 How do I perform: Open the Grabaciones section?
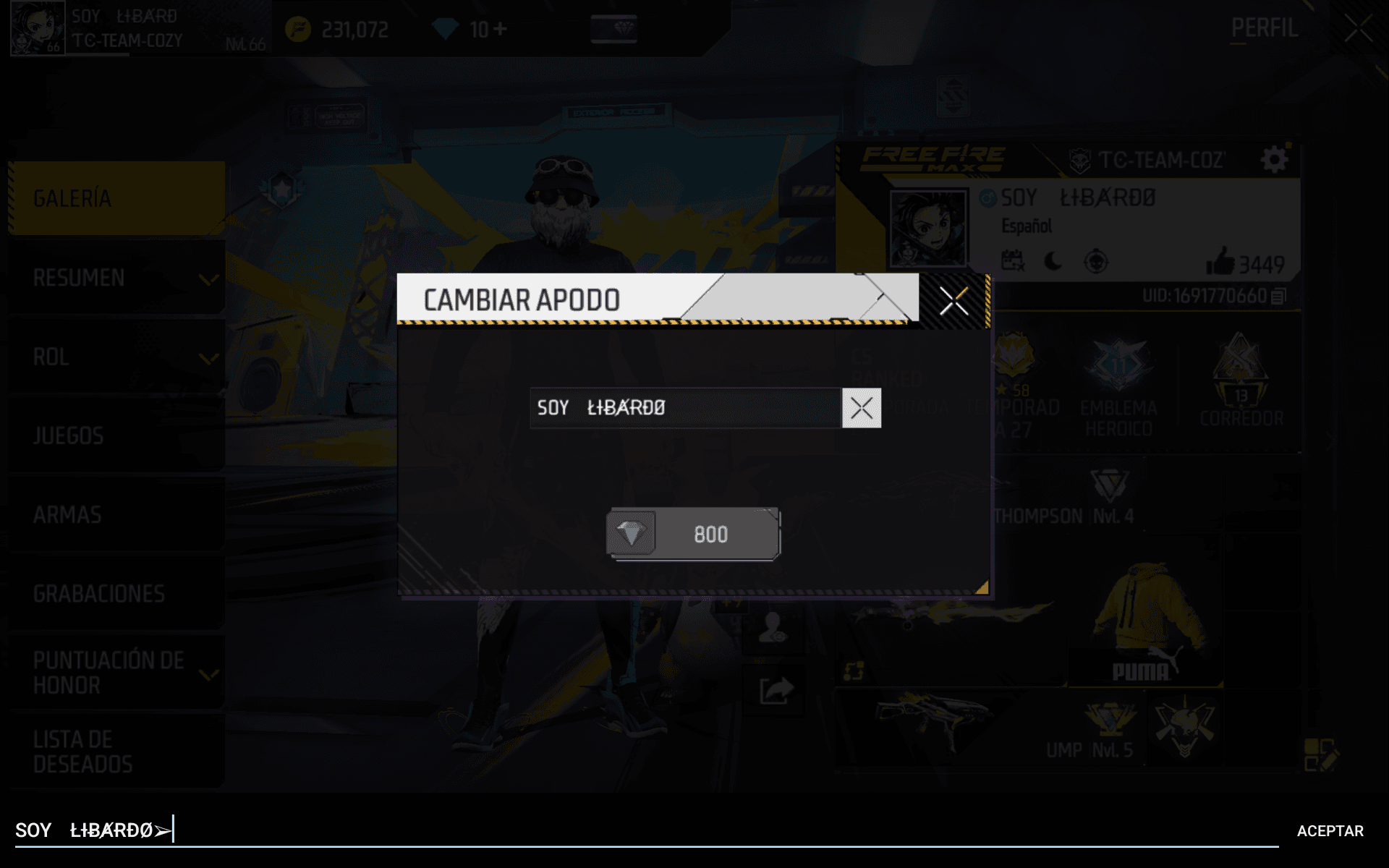pyautogui.click(x=116, y=594)
